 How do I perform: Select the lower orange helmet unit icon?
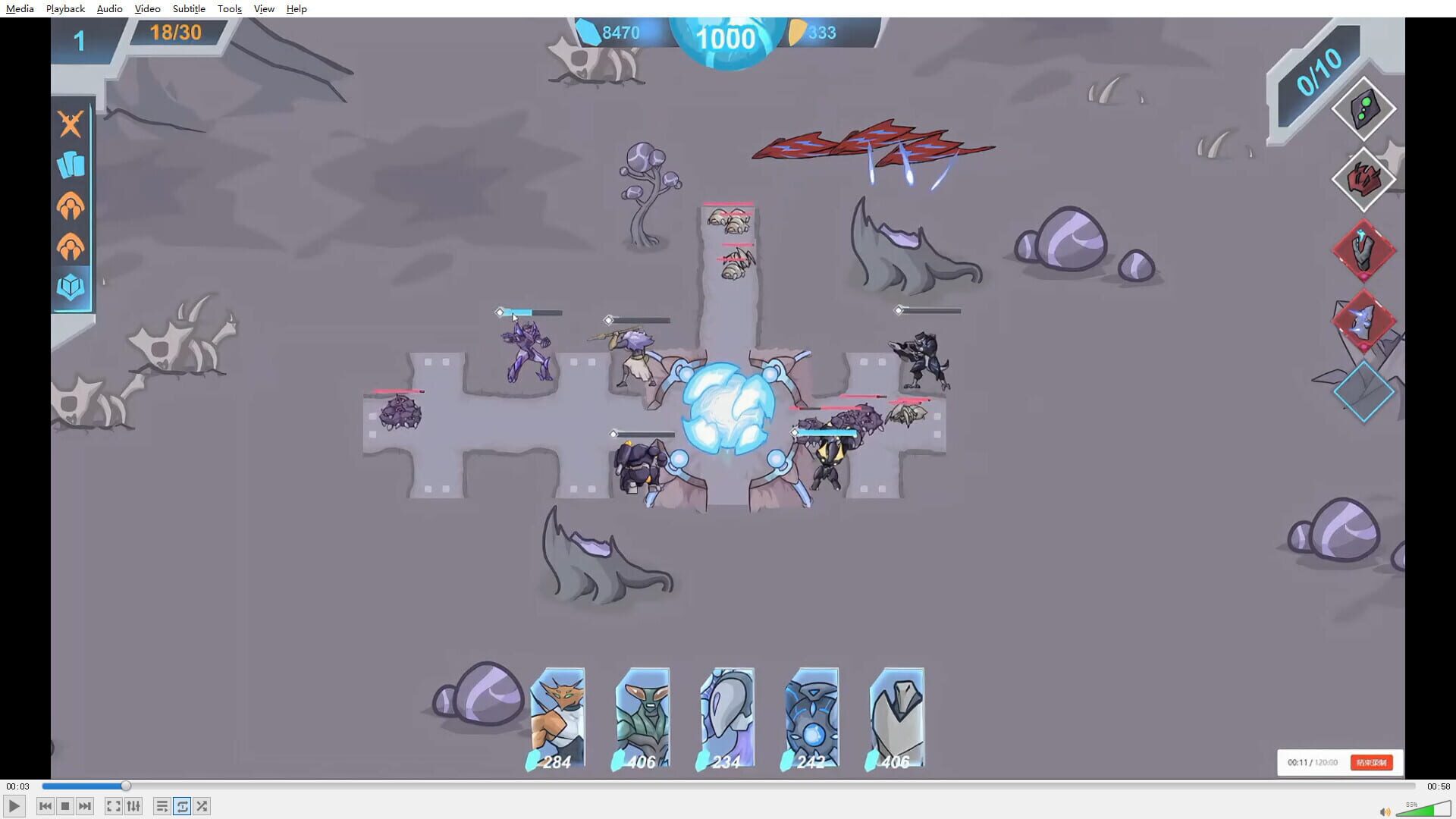tap(71, 246)
